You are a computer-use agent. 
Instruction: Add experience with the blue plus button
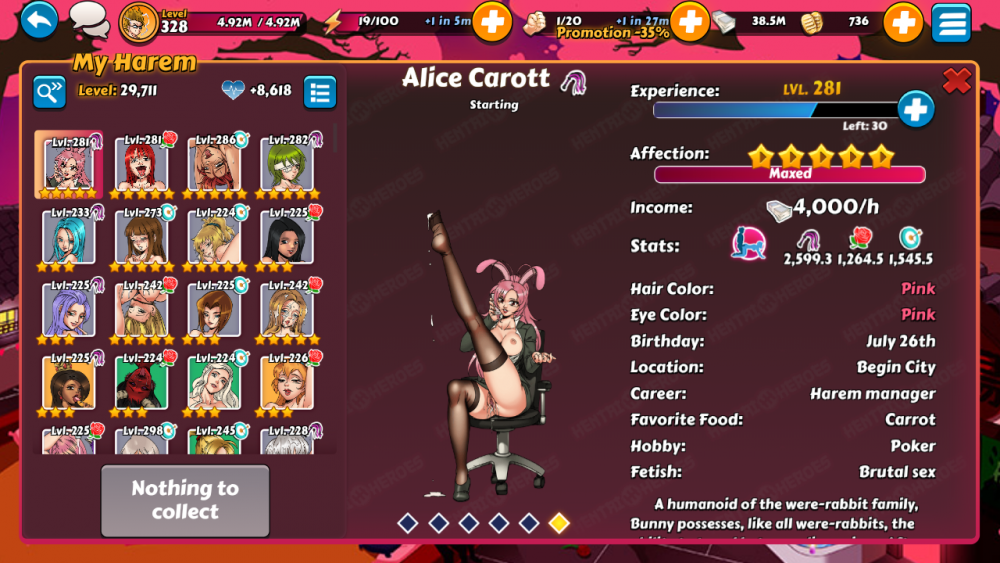(915, 110)
